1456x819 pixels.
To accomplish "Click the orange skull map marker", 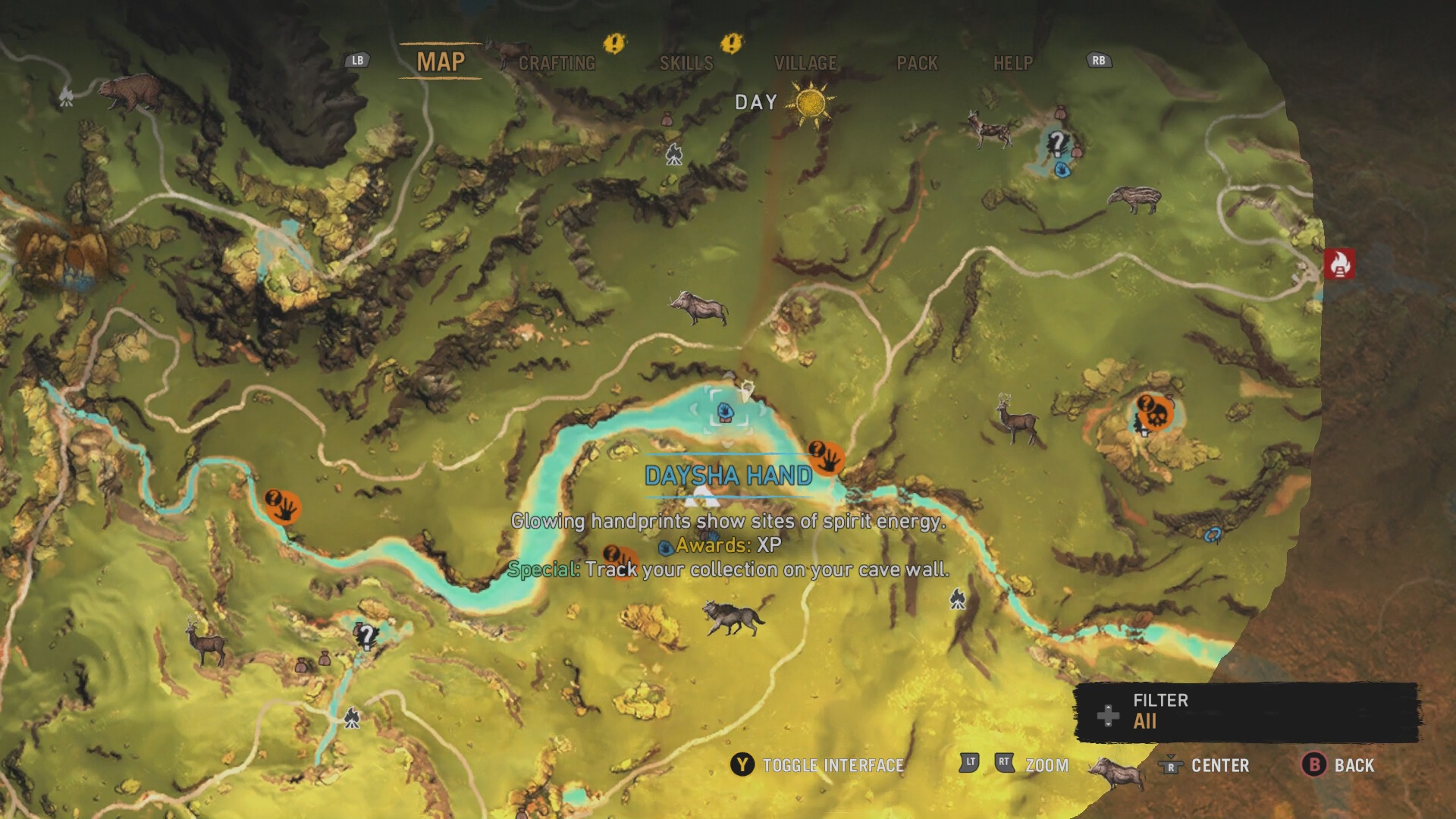I will (1154, 413).
